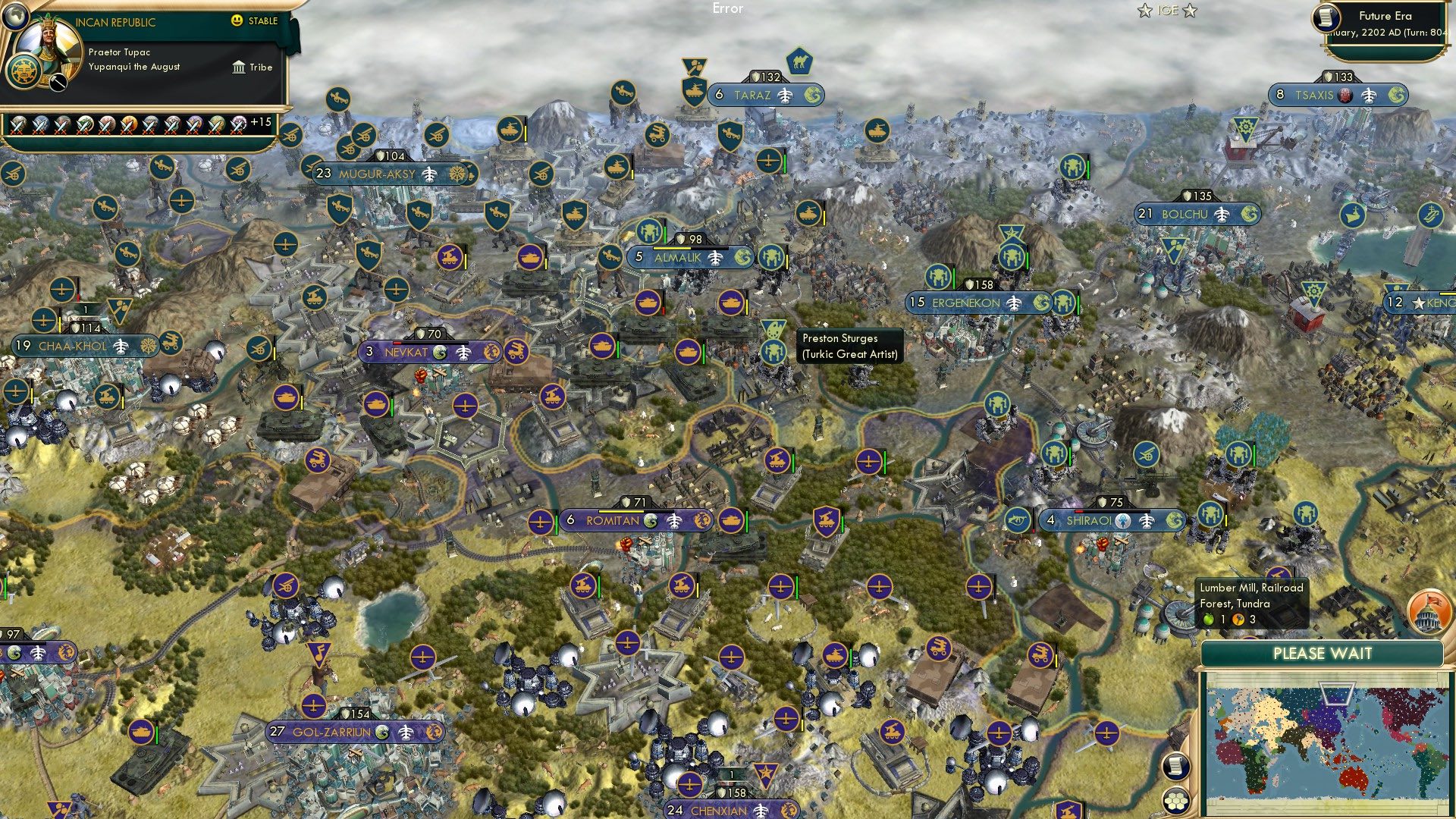Click the globe icon in the top-left corner
This screenshot has height=819, width=1456.
coord(14,14)
